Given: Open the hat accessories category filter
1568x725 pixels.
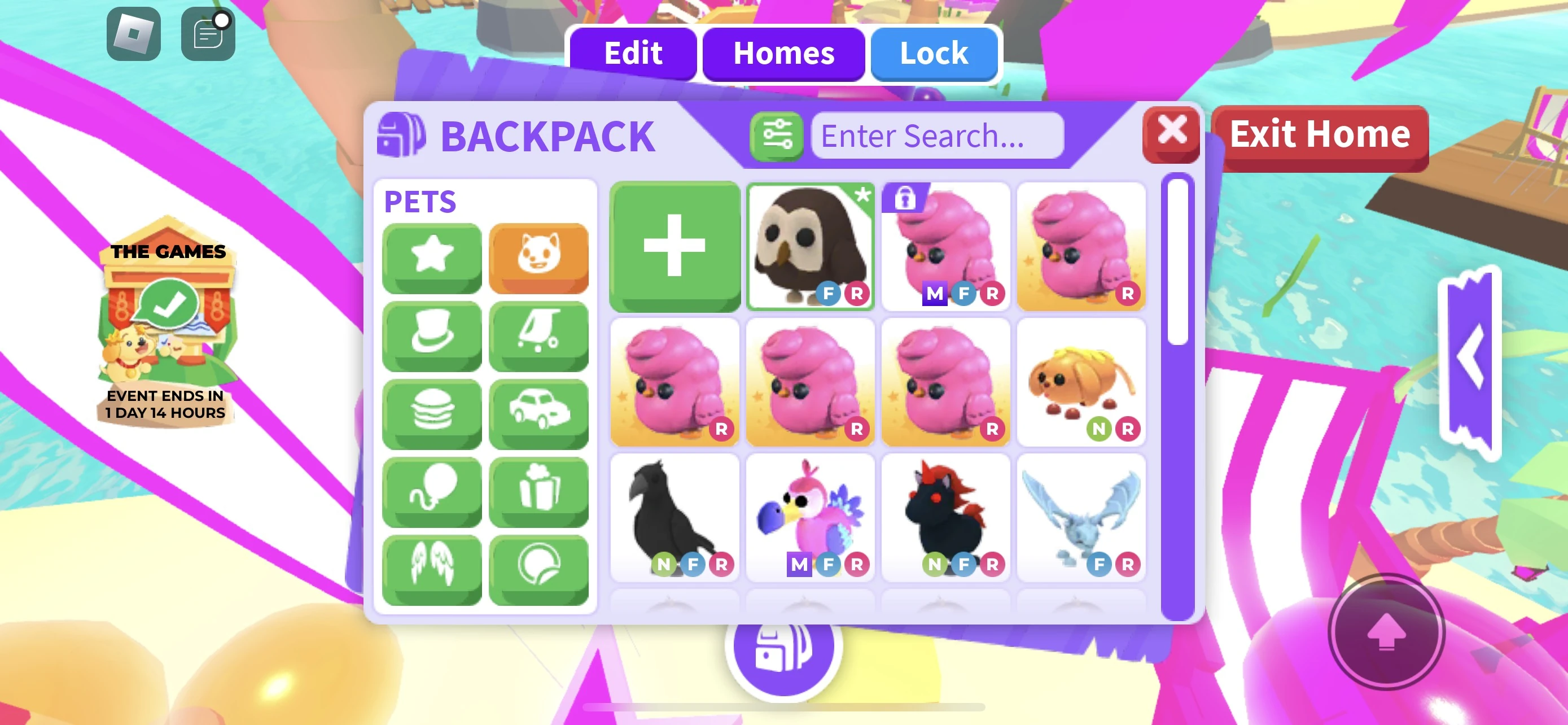Looking at the screenshot, I should pos(432,335).
